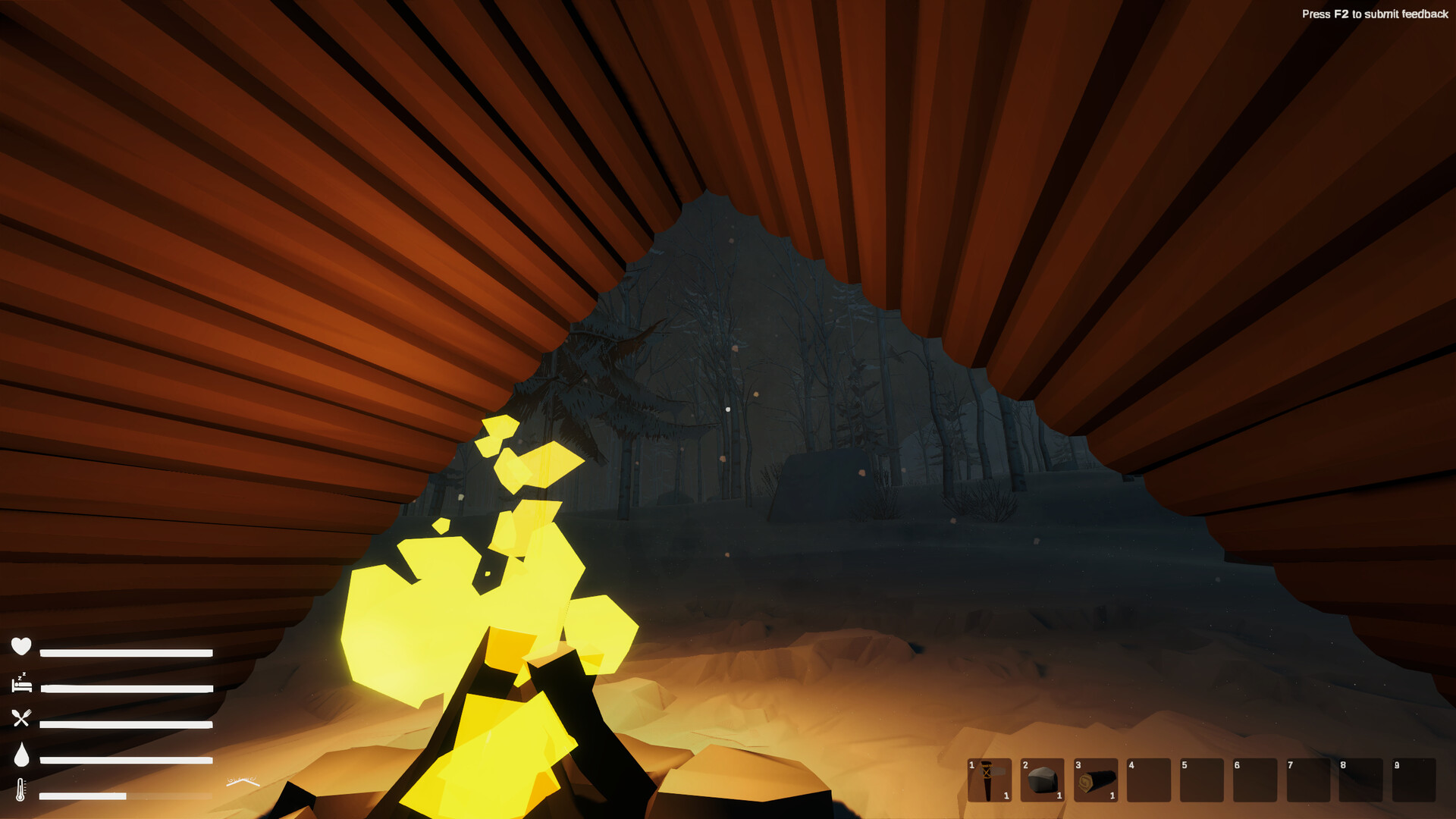Click the Press F2 feedback text
Viewport: 1456px width, 819px height.
click(1376, 14)
